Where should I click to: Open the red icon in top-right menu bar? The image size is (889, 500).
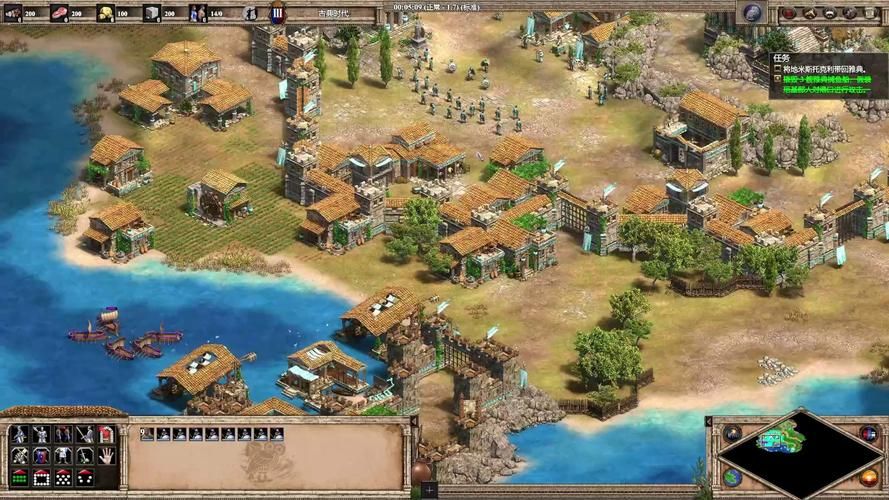pyautogui.click(x=789, y=13)
